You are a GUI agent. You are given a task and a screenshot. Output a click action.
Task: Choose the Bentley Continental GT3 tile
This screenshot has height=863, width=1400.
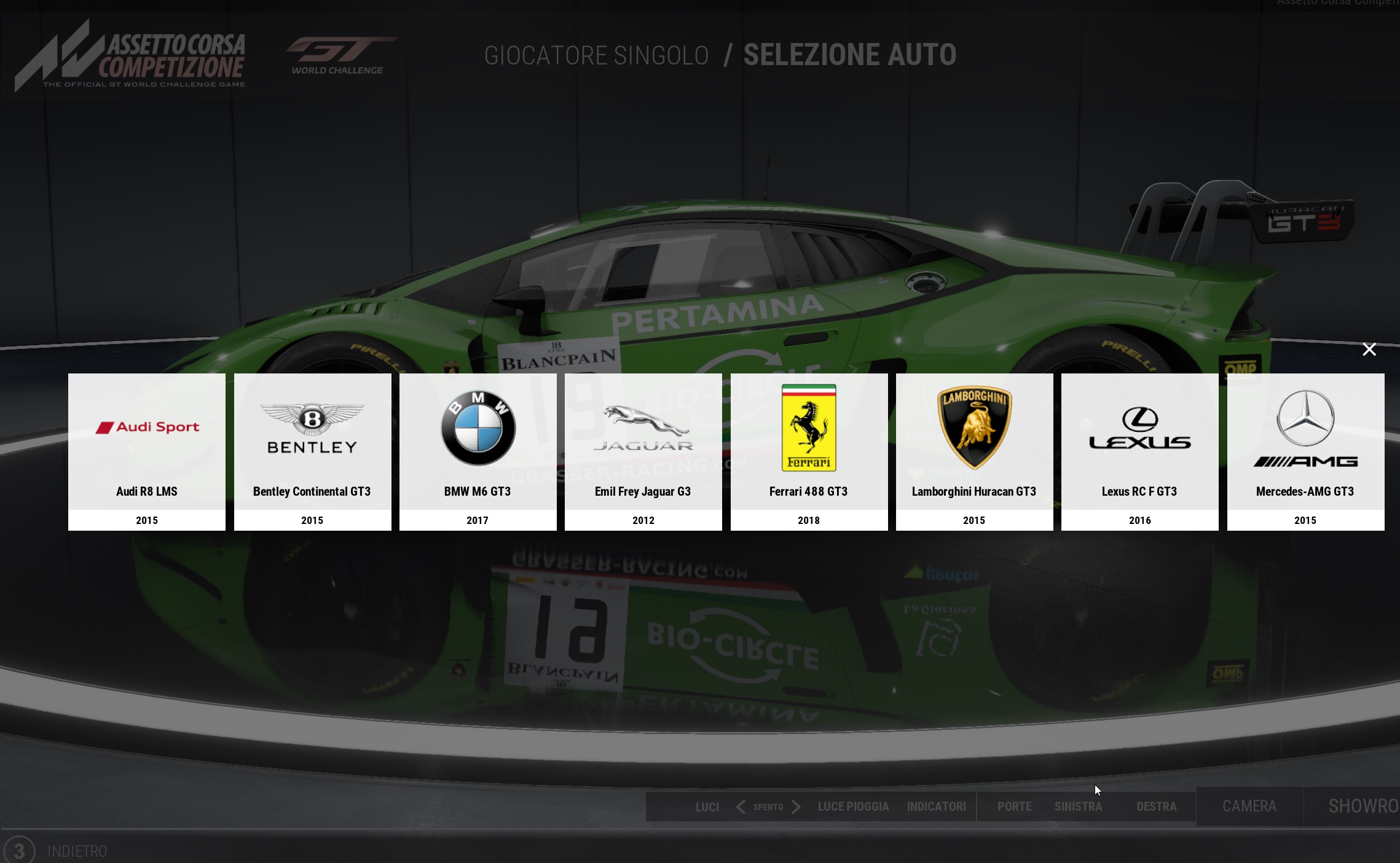312,451
